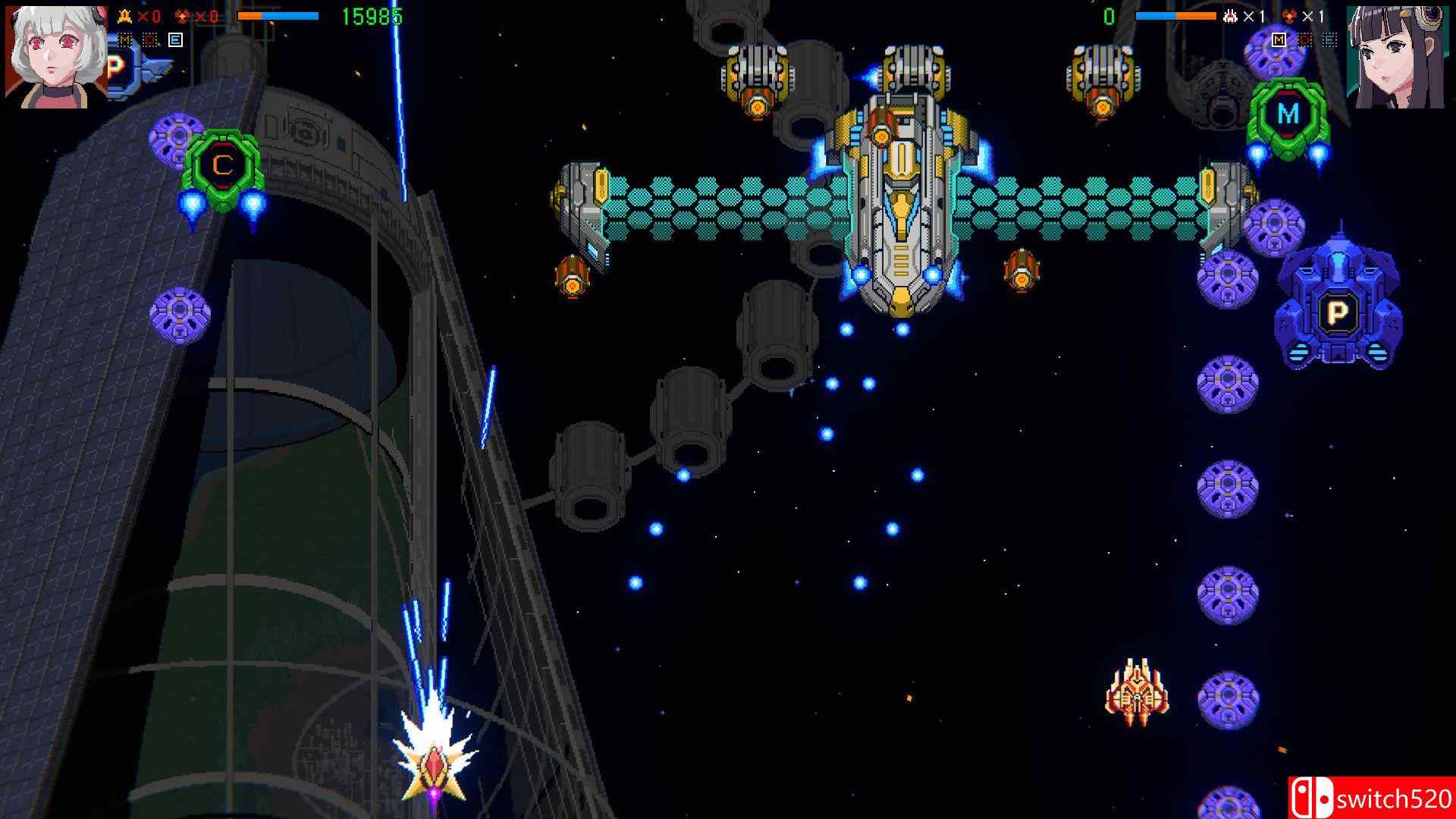Toggle the yellow bell counter in the left HUD
The height and width of the screenshot is (819, 1456).
[x=125, y=14]
